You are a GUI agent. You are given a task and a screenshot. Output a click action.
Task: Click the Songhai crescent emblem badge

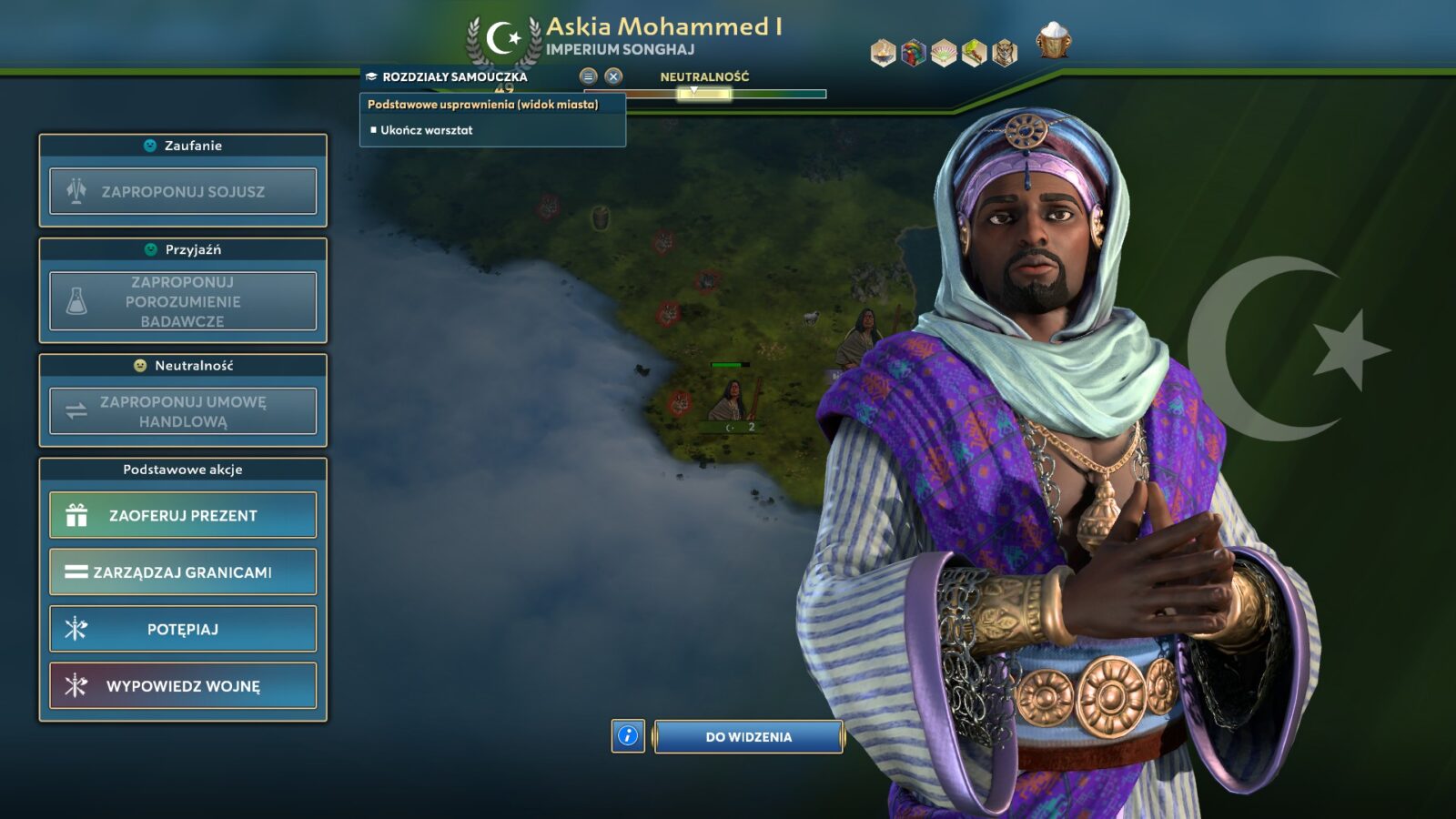coord(503,39)
